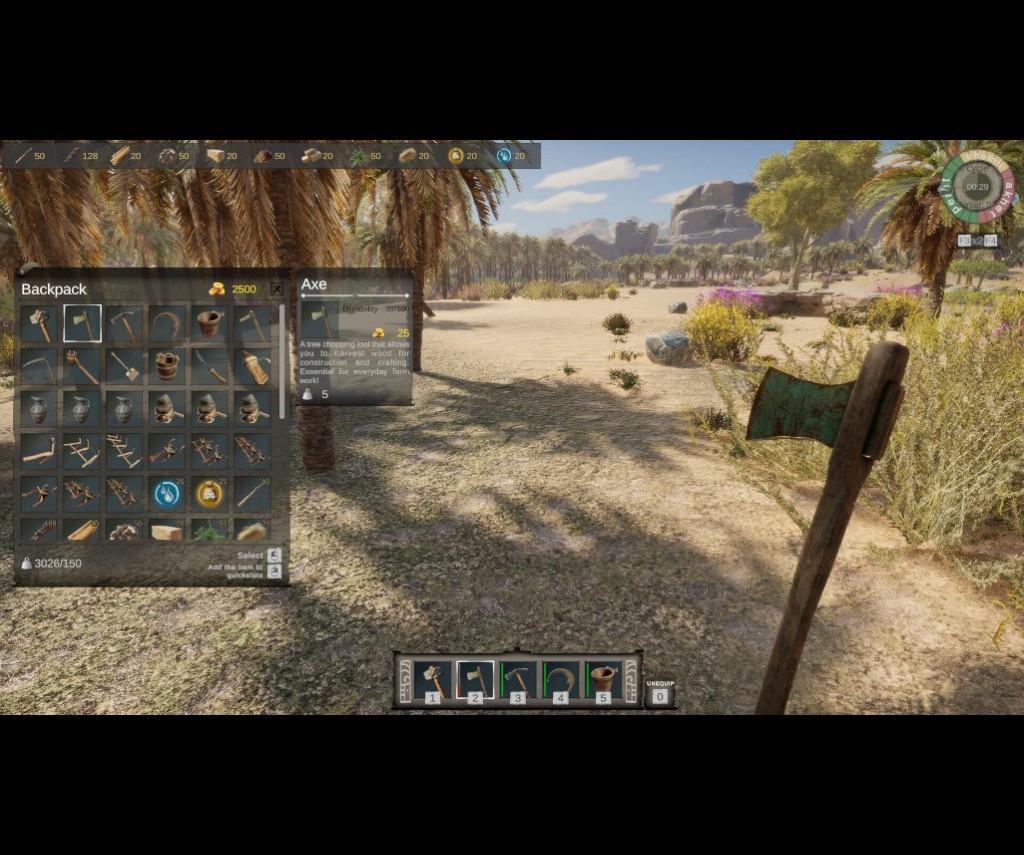
Task: Select the blue water droplet item
Action: click(167, 493)
